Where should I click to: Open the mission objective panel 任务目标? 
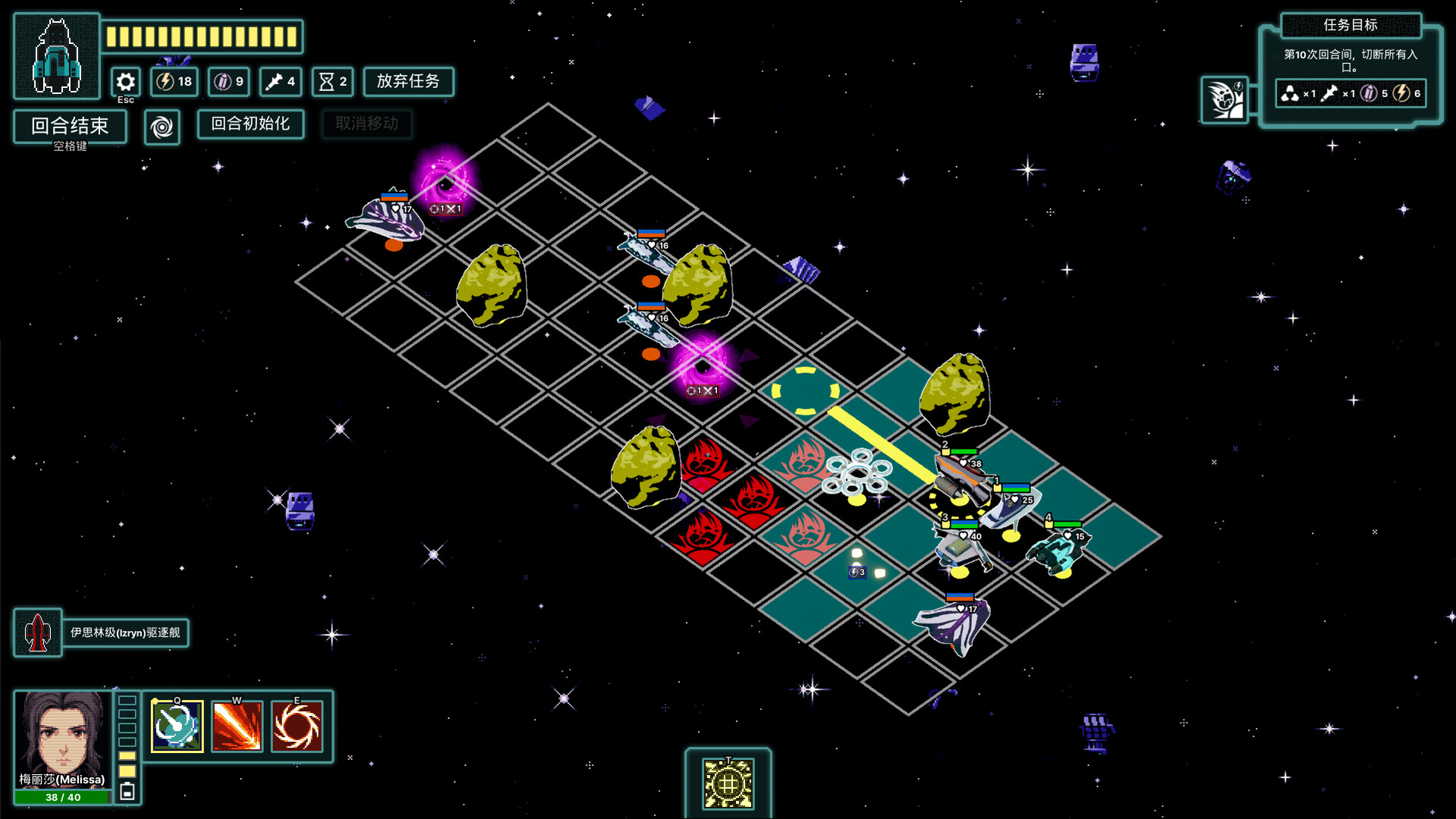tap(1351, 25)
